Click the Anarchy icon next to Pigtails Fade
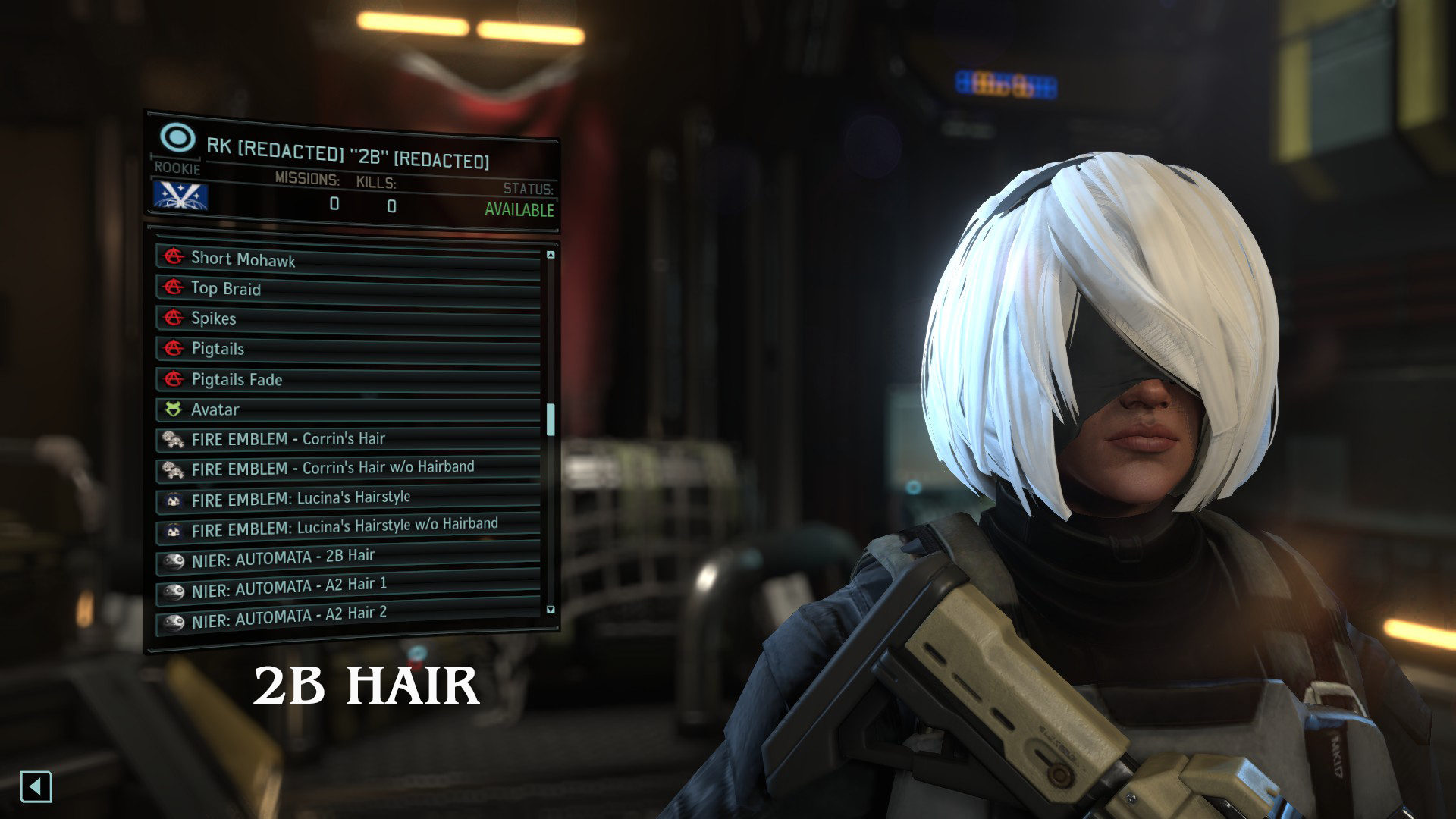Image resolution: width=1456 pixels, height=819 pixels. (173, 379)
